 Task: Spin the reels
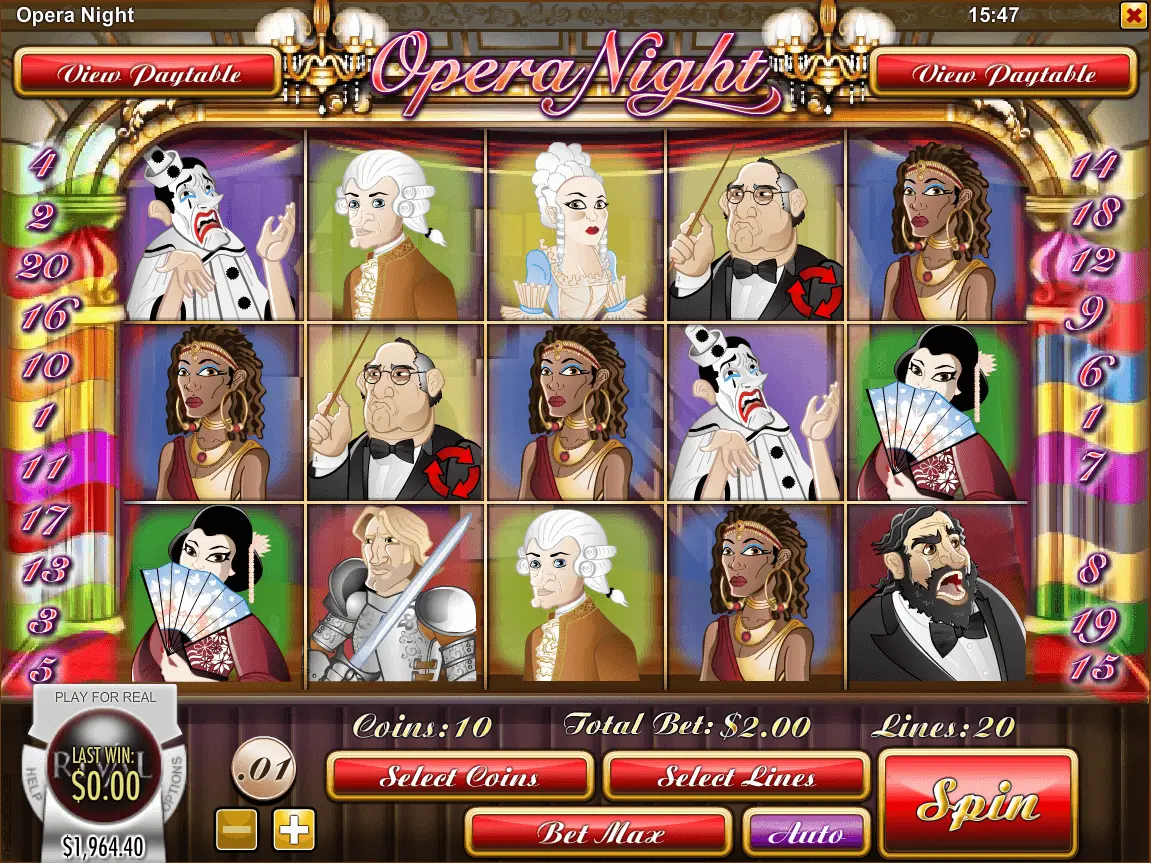[x=977, y=801]
